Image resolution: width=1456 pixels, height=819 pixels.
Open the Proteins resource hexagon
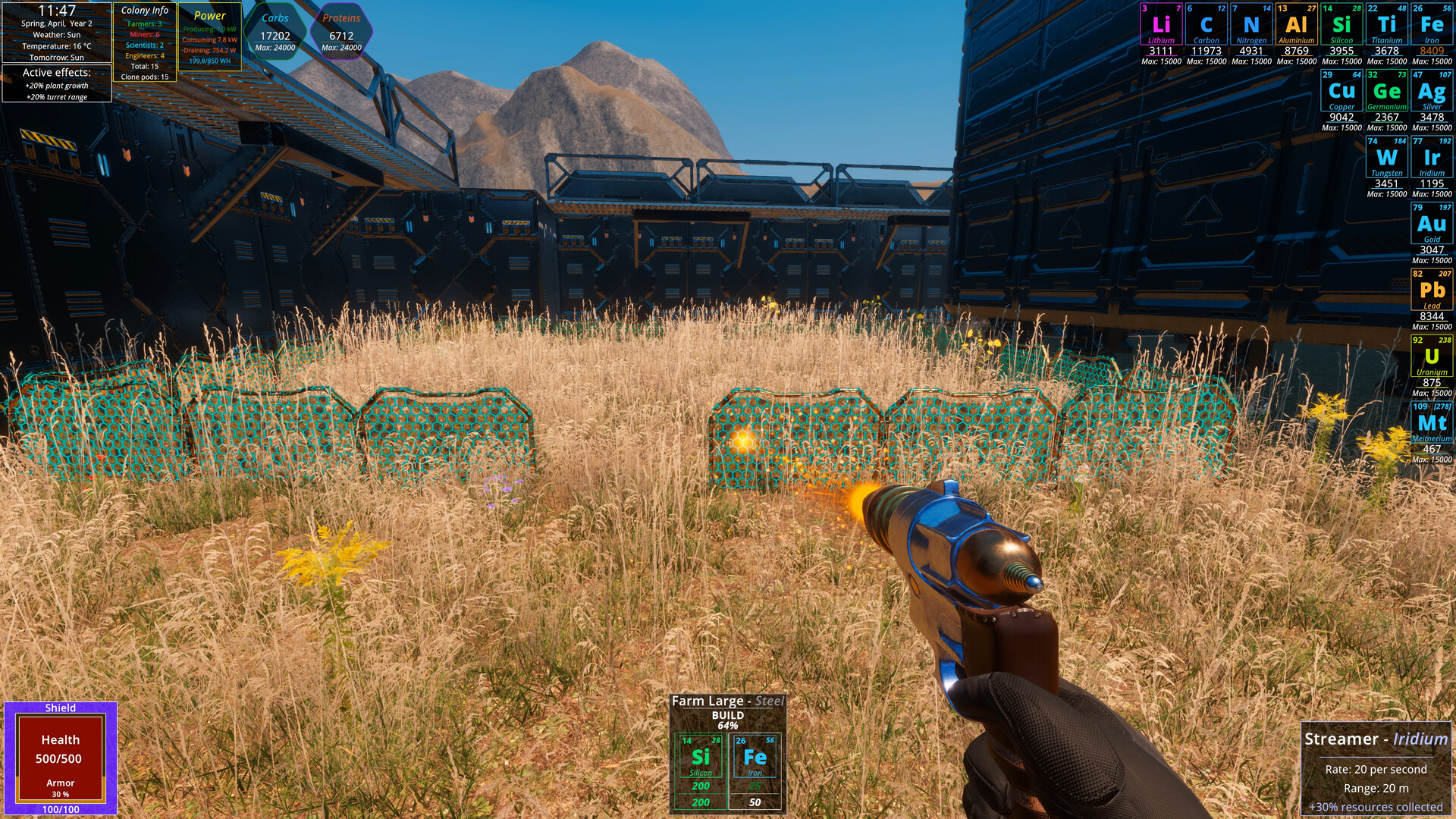343,28
